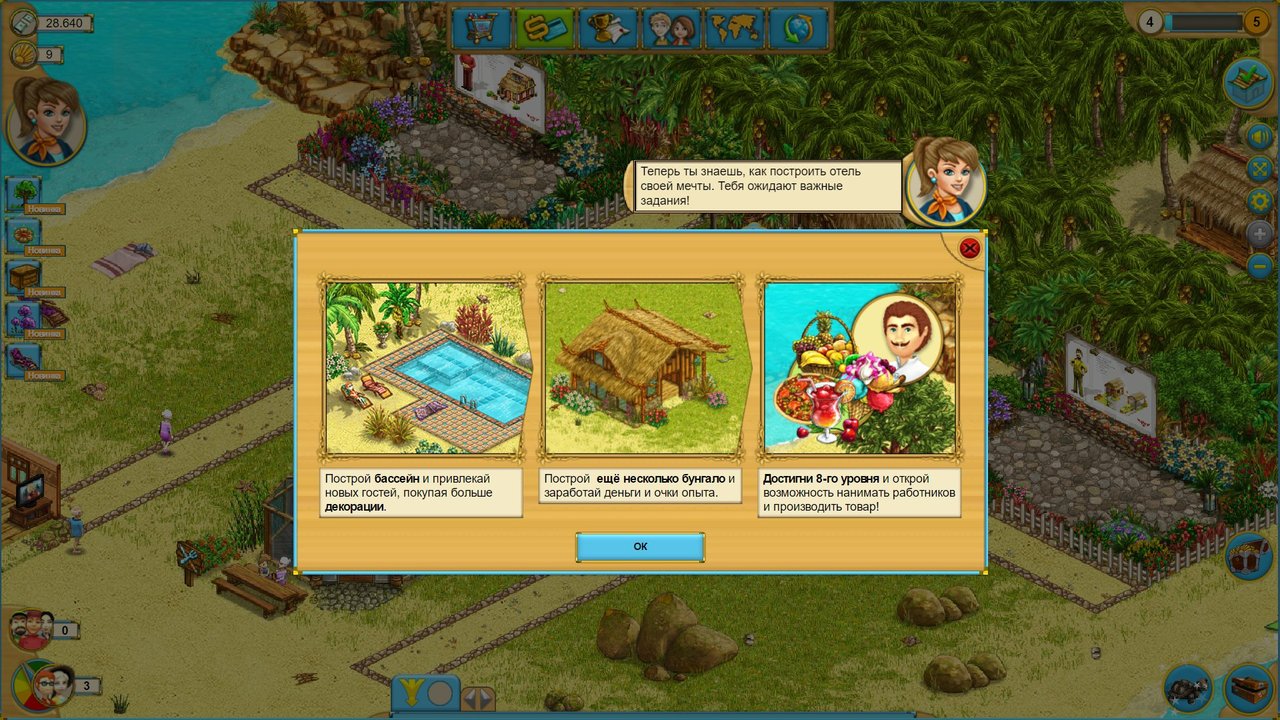
Task: Open the world map
Action: pyautogui.click(x=734, y=28)
